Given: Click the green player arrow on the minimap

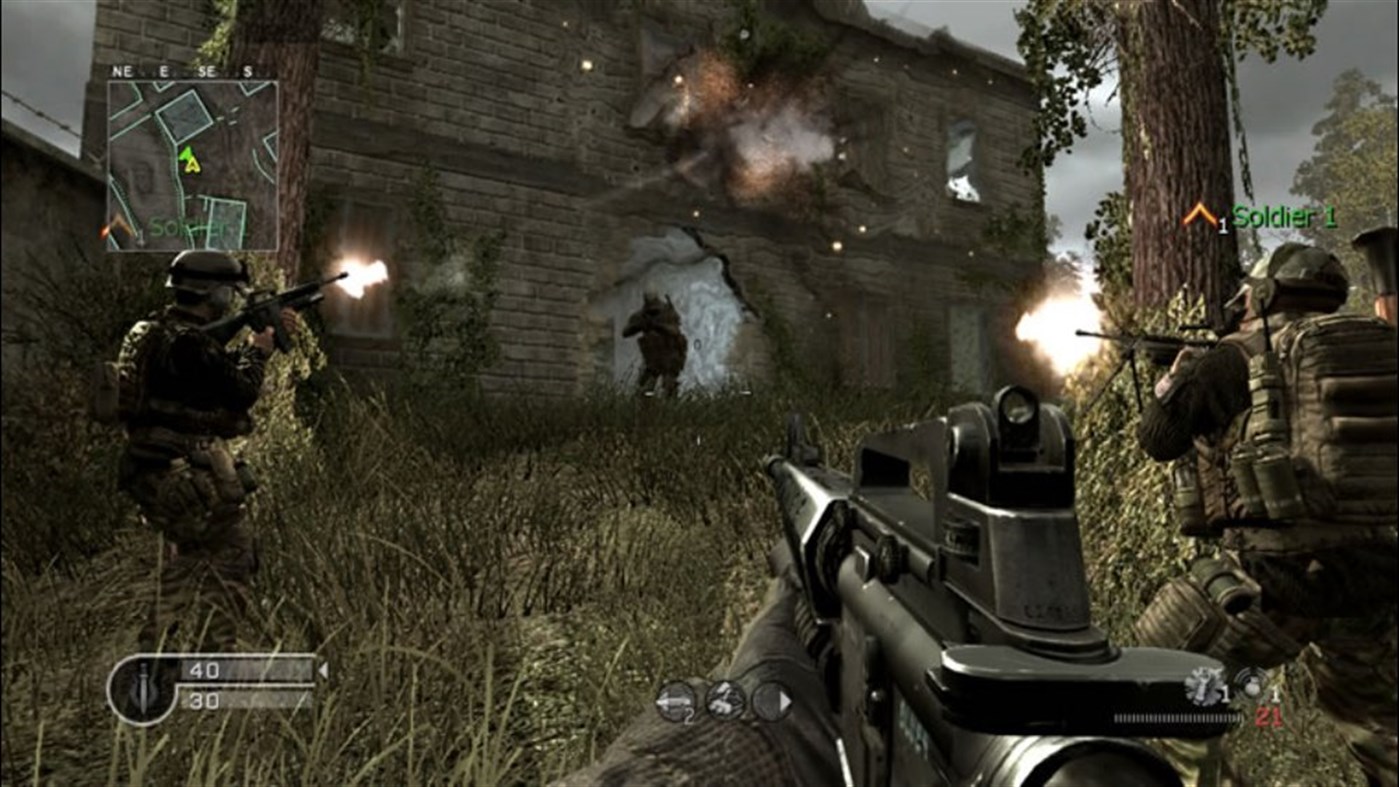Looking at the screenshot, I should [x=187, y=156].
